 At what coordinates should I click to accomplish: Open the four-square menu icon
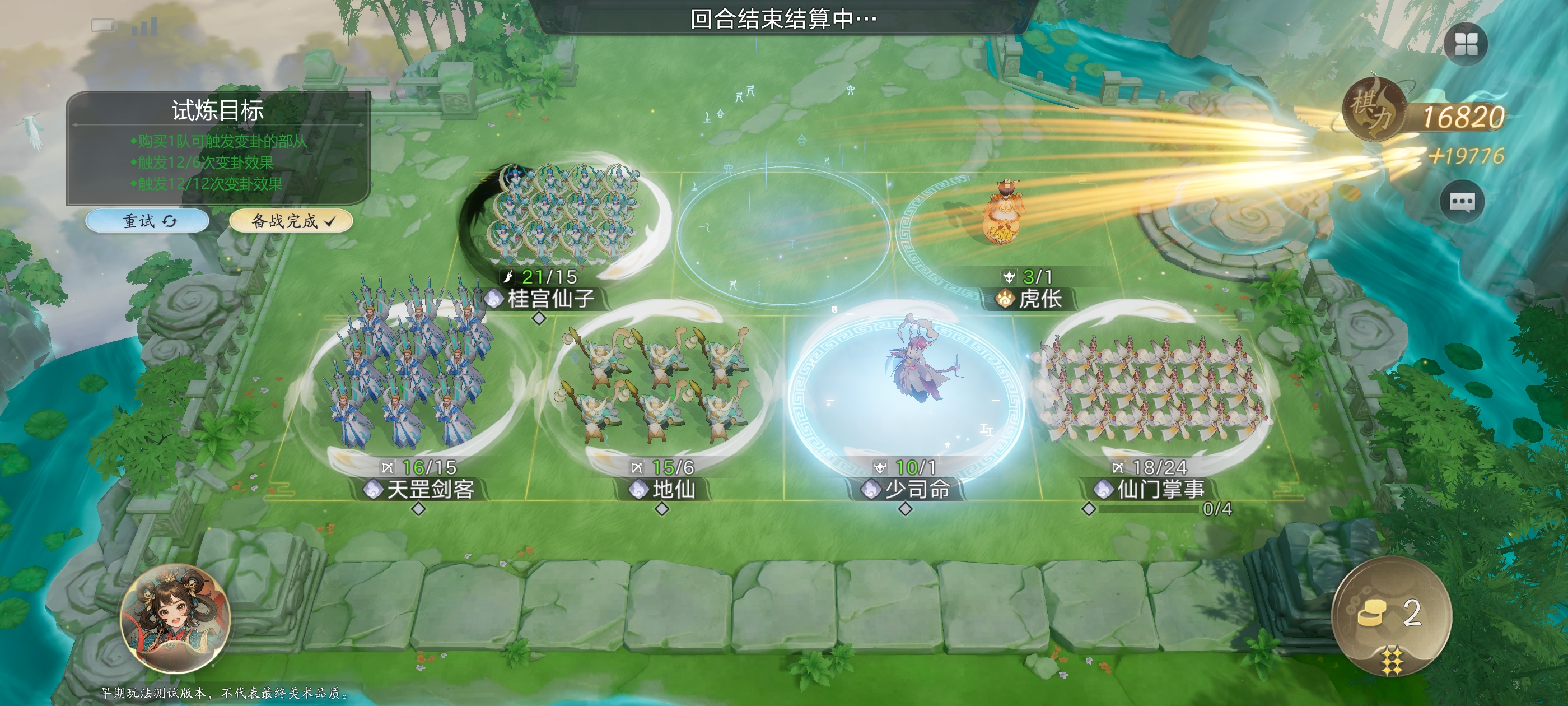tap(1464, 44)
